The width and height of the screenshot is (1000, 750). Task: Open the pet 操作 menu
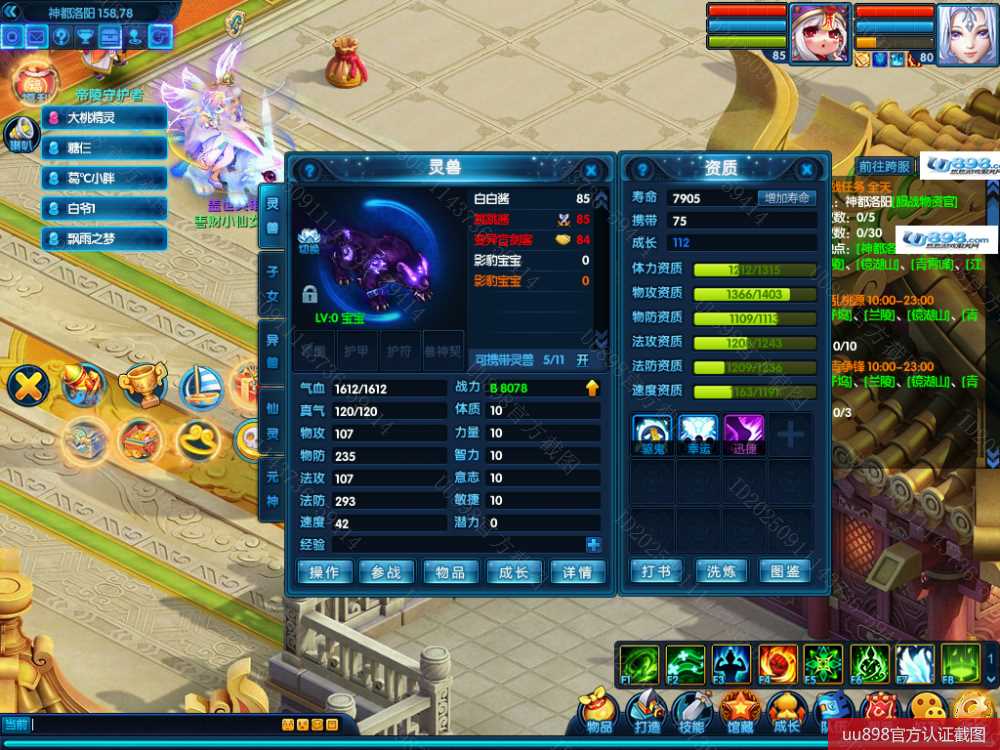(324, 572)
